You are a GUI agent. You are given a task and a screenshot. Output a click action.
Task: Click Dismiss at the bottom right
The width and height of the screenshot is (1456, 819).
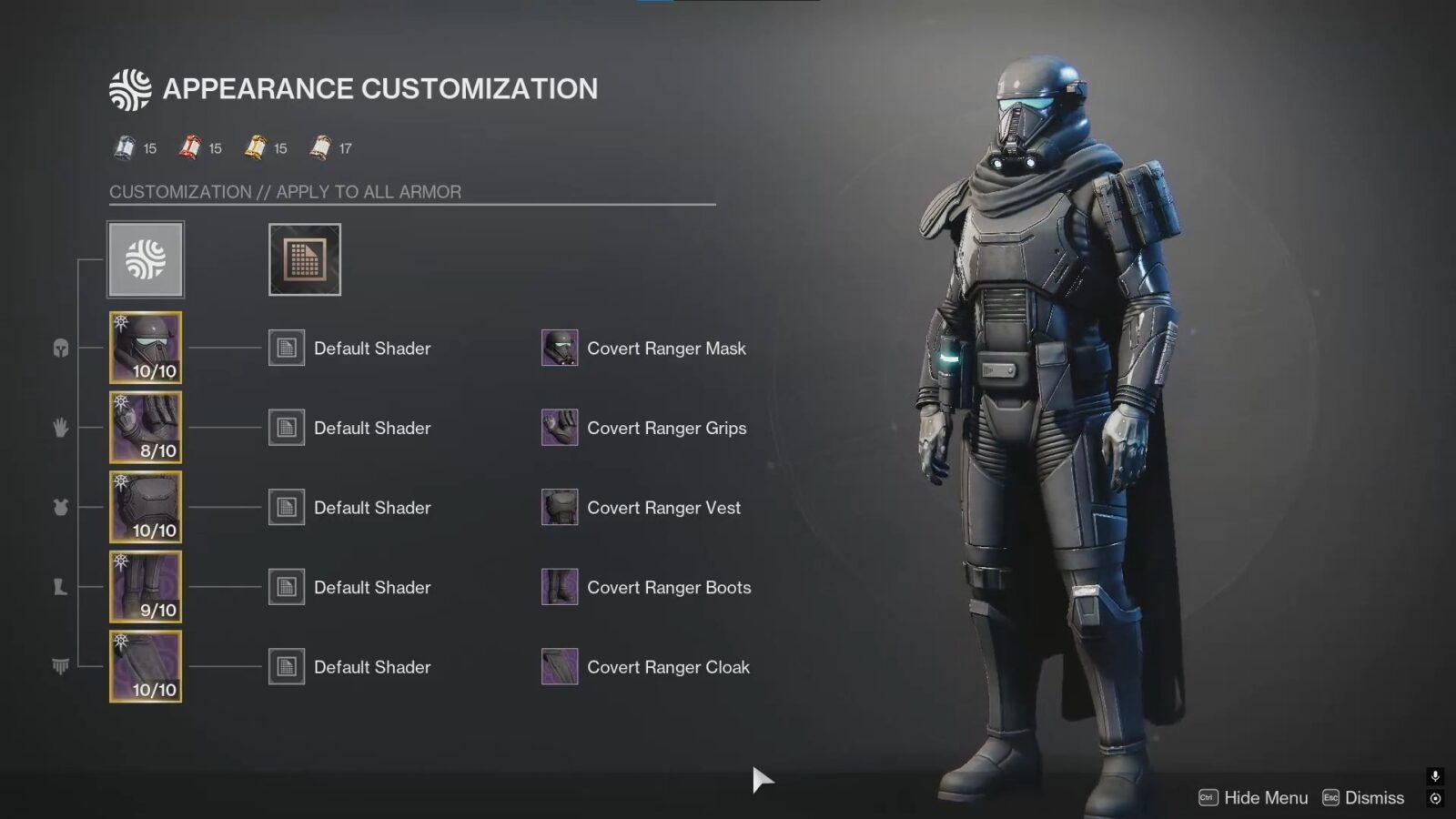point(1374,797)
